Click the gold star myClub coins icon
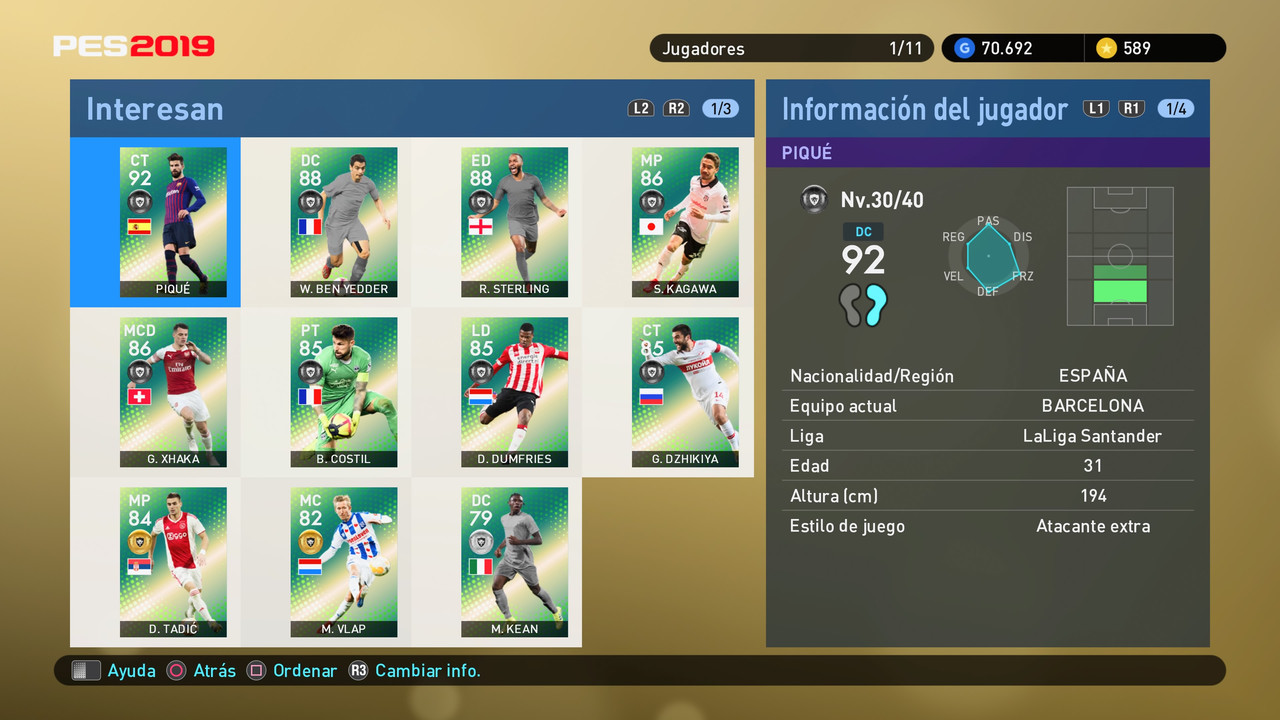Screen dimensions: 1280x720 (1106, 47)
